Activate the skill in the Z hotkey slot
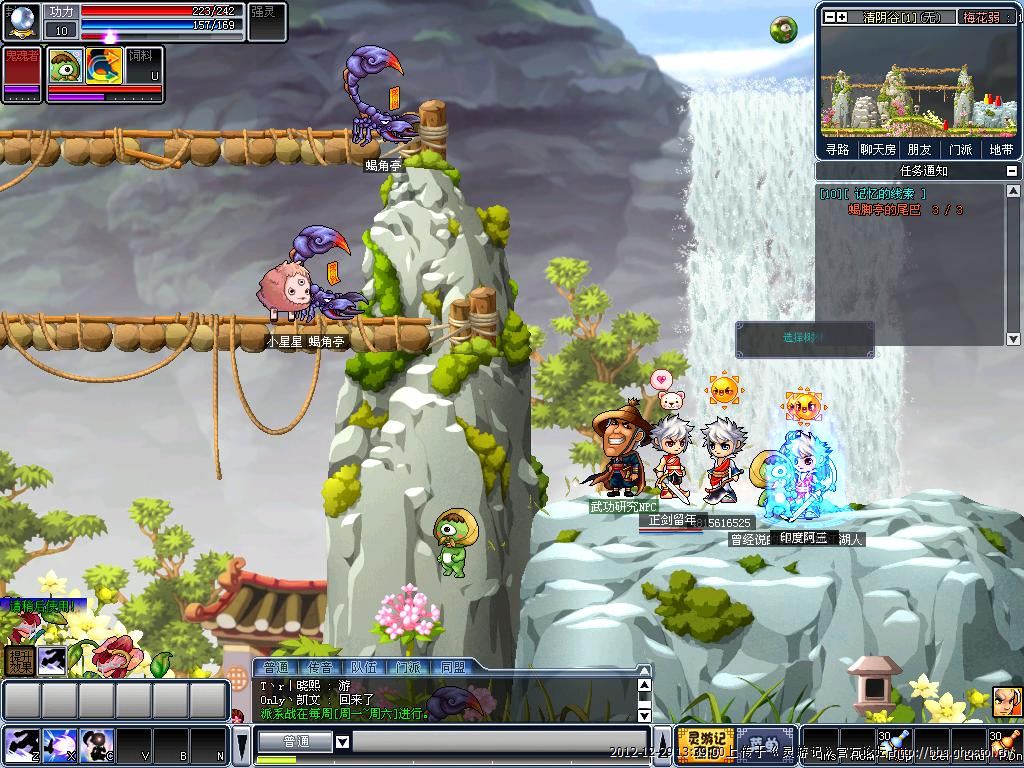Screen dimensions: 1024x768 tap(19, 745)
